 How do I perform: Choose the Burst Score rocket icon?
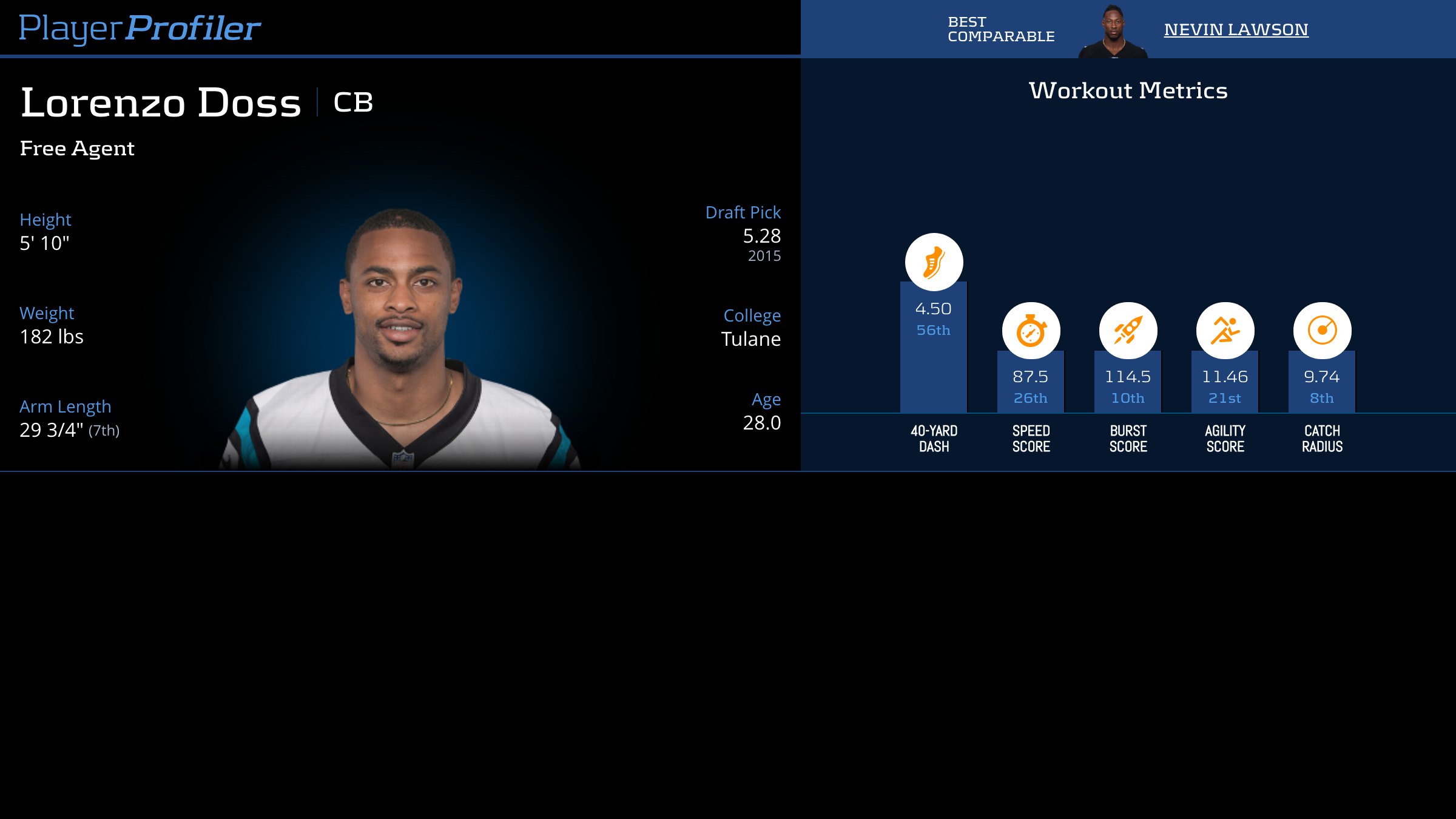pos(1128,331)
